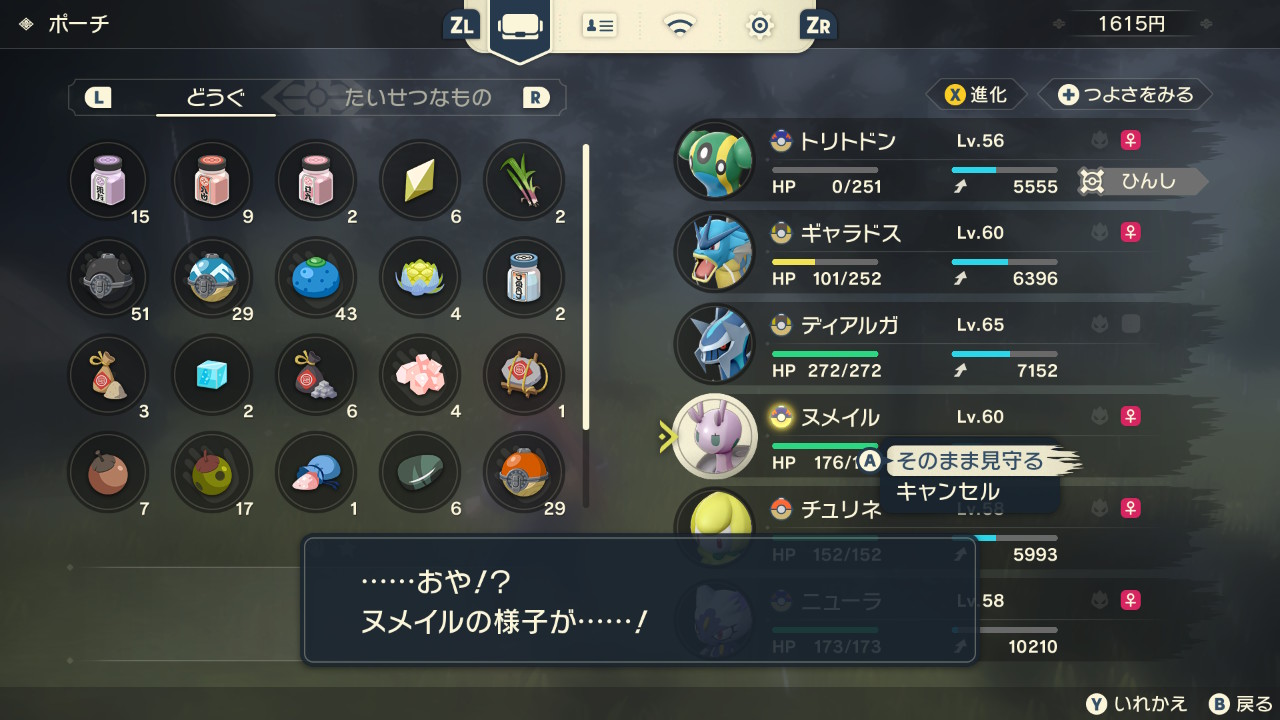This screenshot has width=1280, height=720.
Task: Select the green leek plant item
Action: click(x=524, y=181)
